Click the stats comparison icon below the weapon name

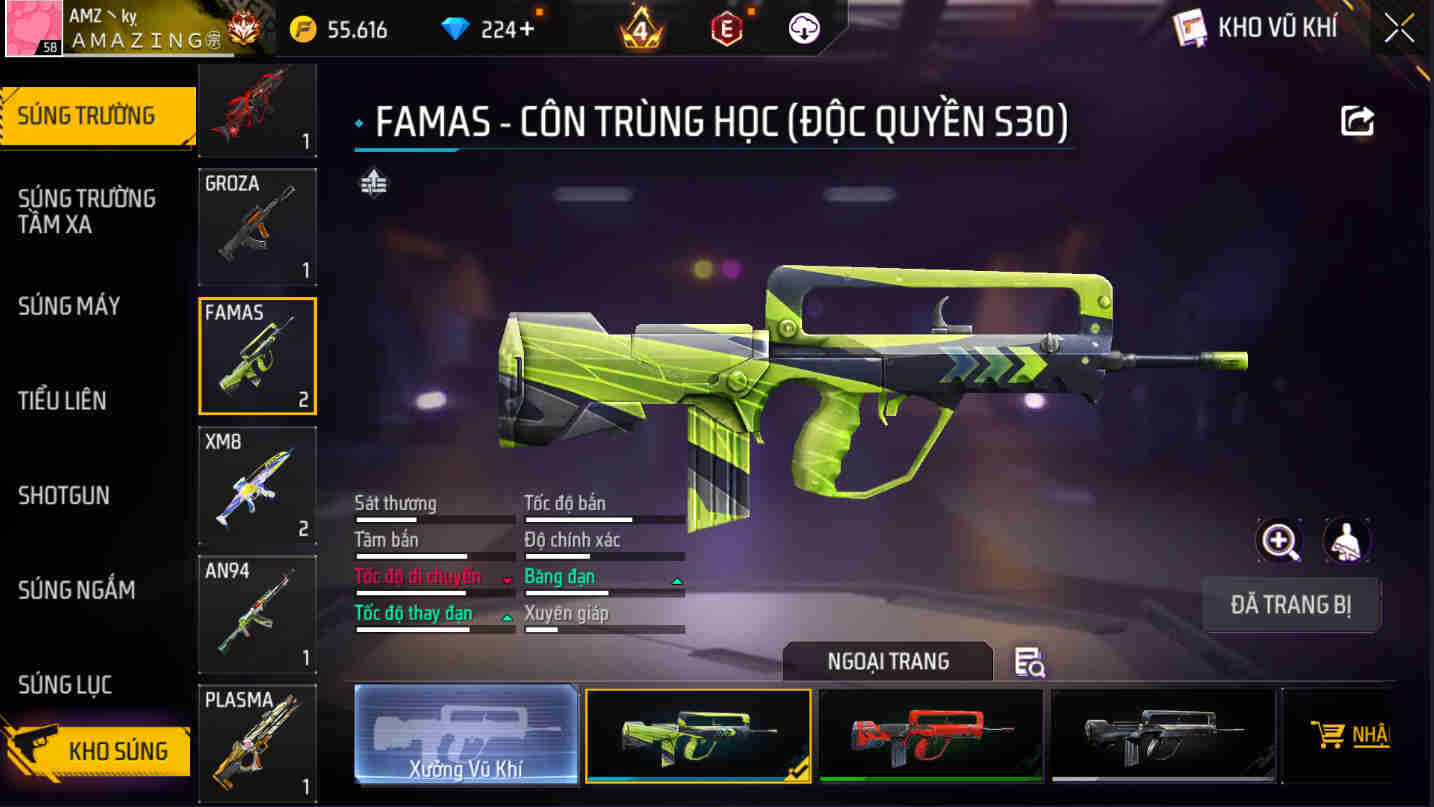click(x=371, y=185)
